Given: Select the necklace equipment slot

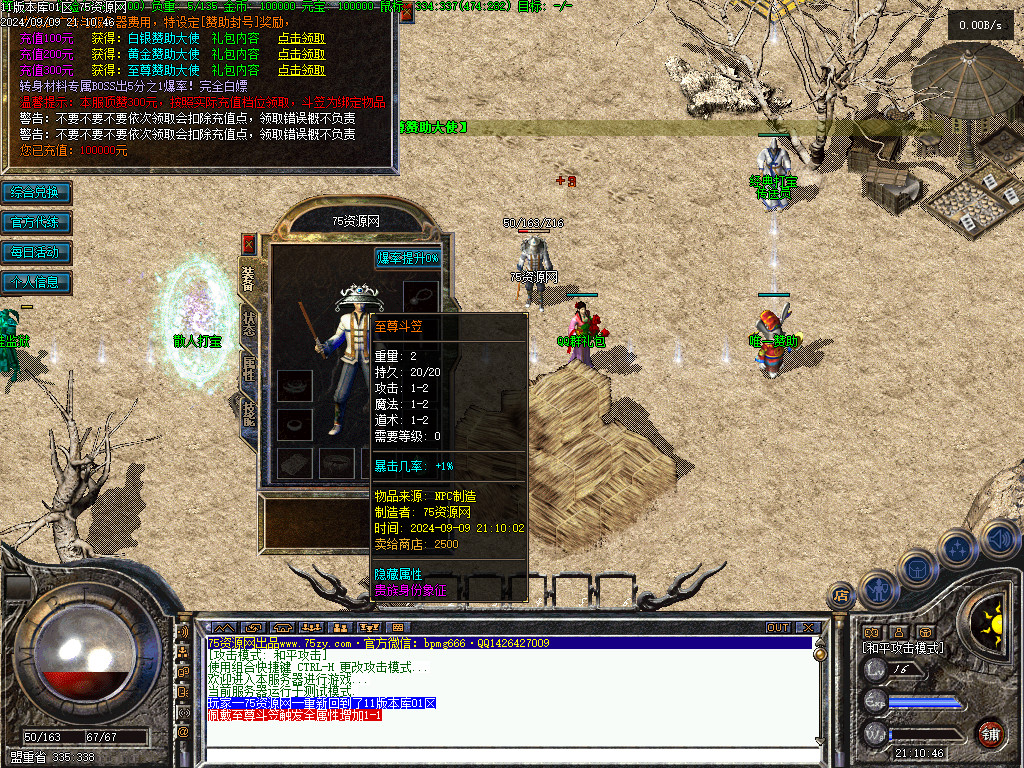Looking at the screenshot, I should point(421,296).
